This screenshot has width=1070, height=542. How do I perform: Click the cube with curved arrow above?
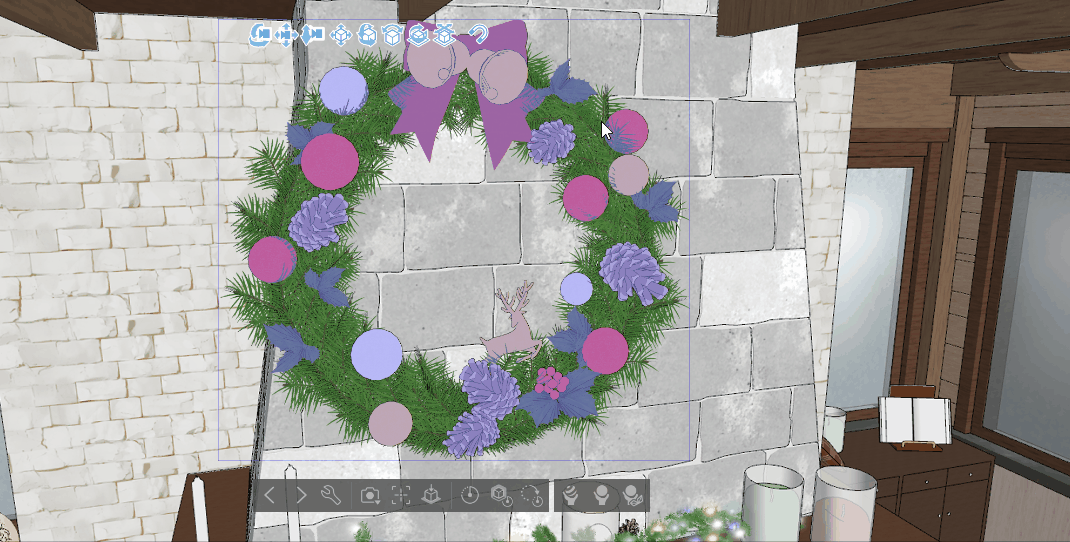click(x=393, y=35)
